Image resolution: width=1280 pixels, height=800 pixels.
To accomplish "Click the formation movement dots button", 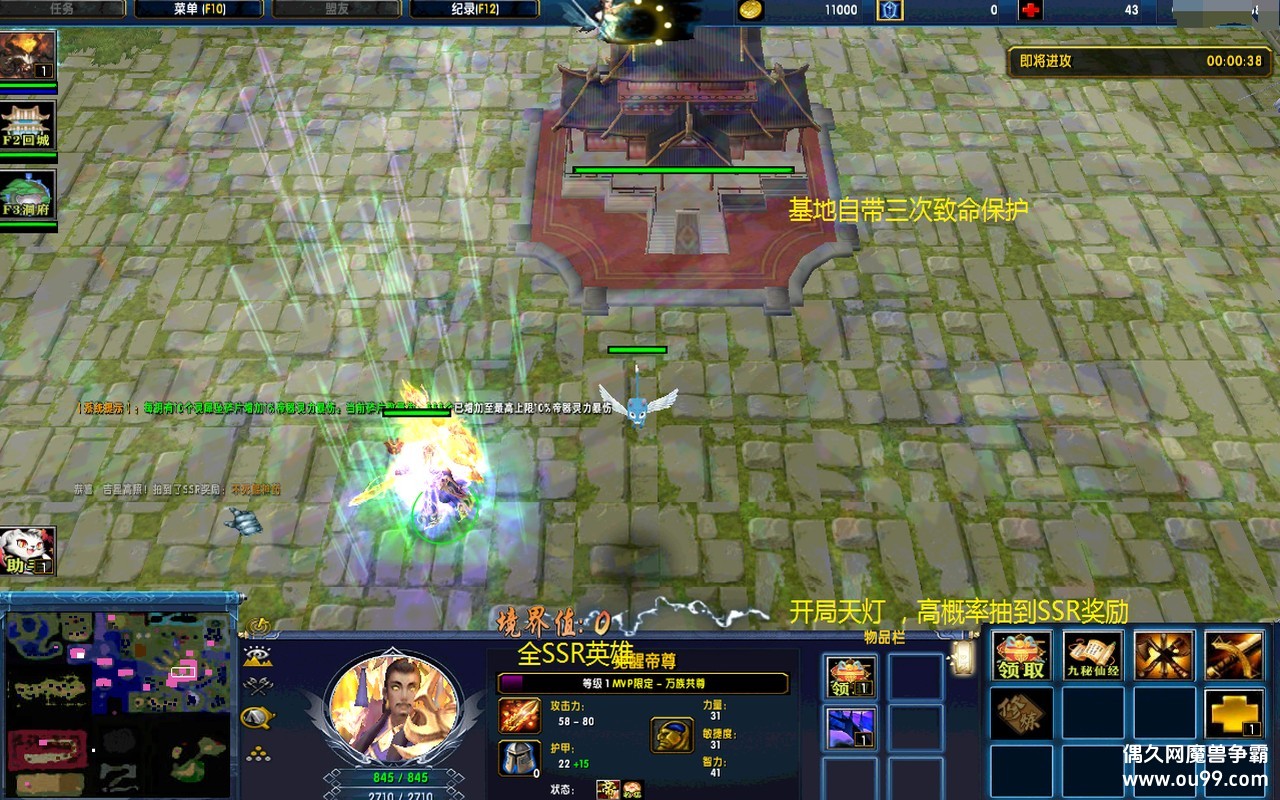I will [x=258, y=753].
